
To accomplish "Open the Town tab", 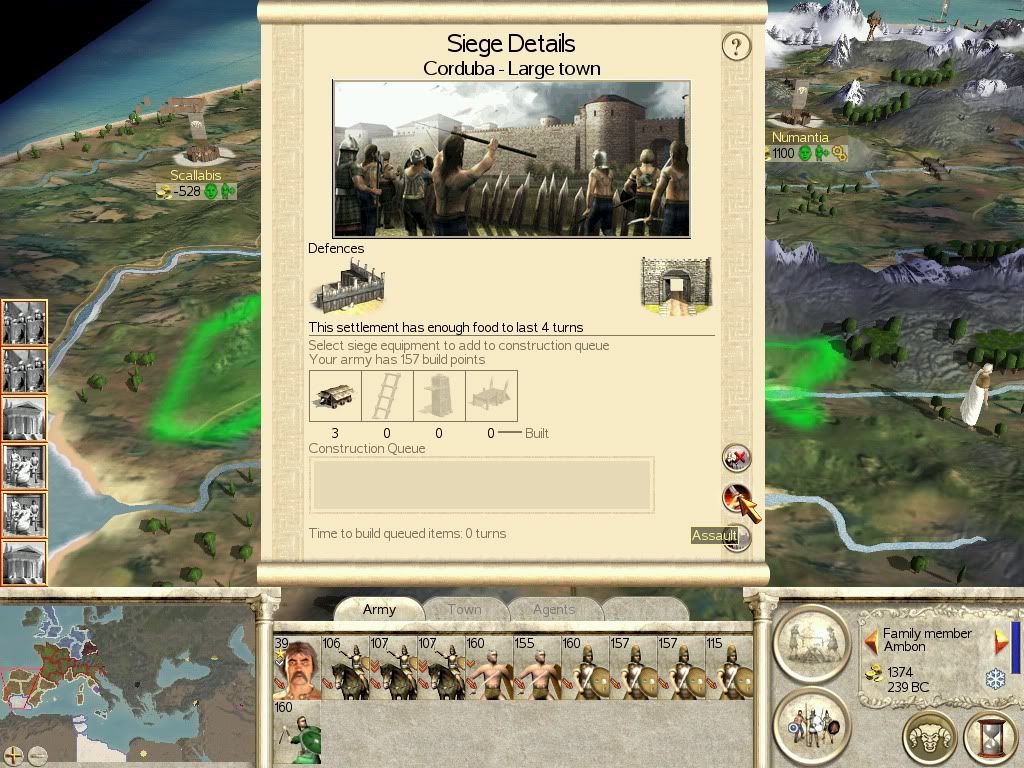I will (464, 609).
